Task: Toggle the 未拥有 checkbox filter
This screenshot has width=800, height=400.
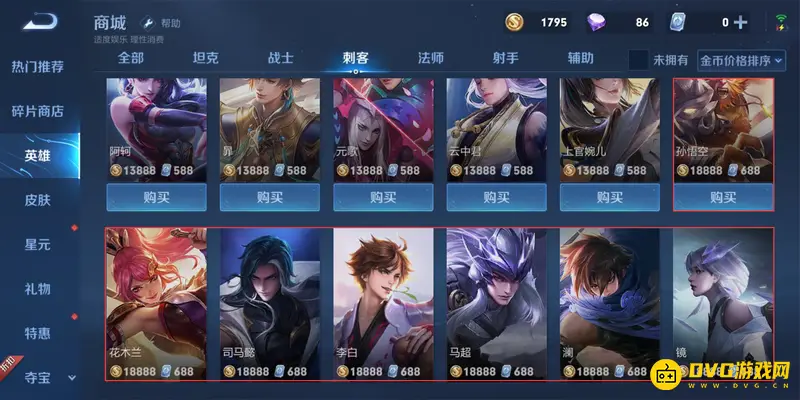Action: click(x=639, y=60)
